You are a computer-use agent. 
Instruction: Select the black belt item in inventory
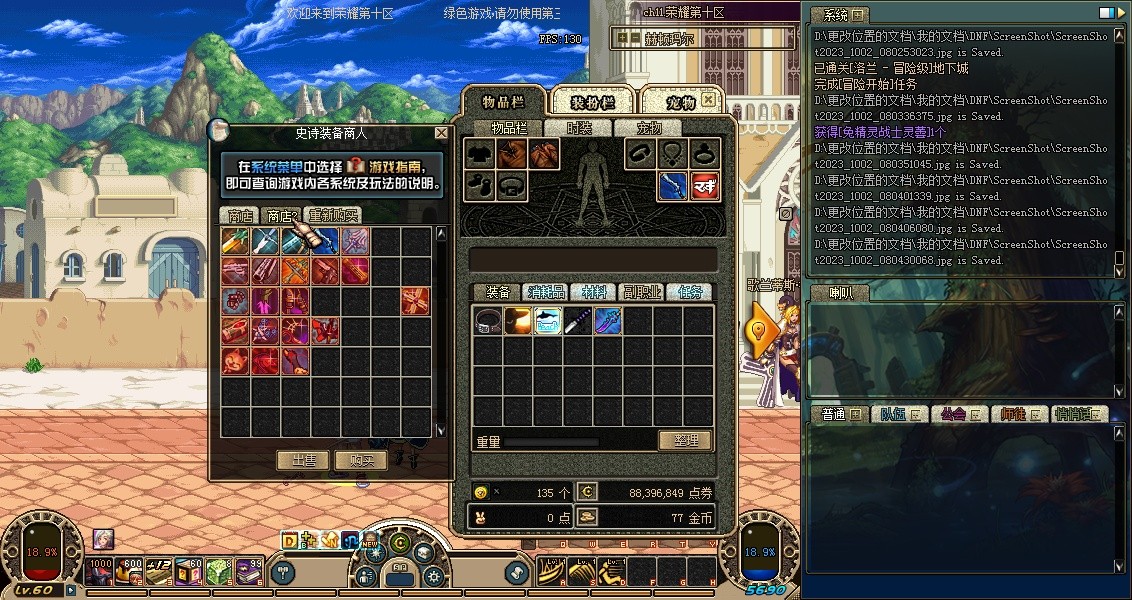pyautogui.click(x=488, y=321)
